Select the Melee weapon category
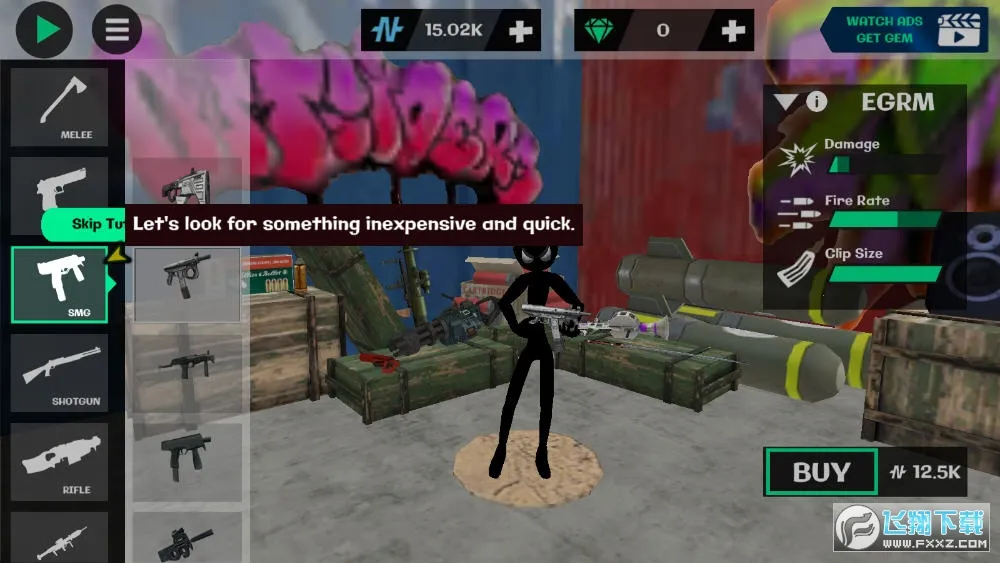 point(59,107)
